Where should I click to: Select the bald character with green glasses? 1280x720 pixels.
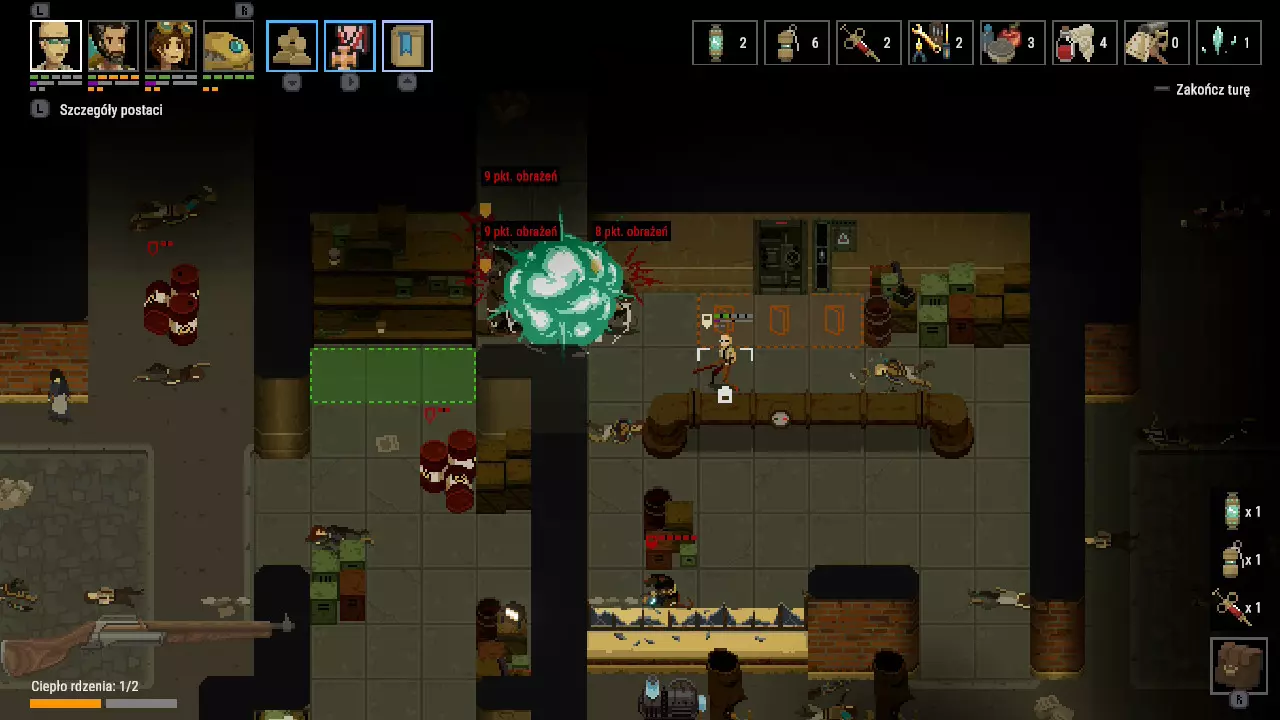[56, 46]
